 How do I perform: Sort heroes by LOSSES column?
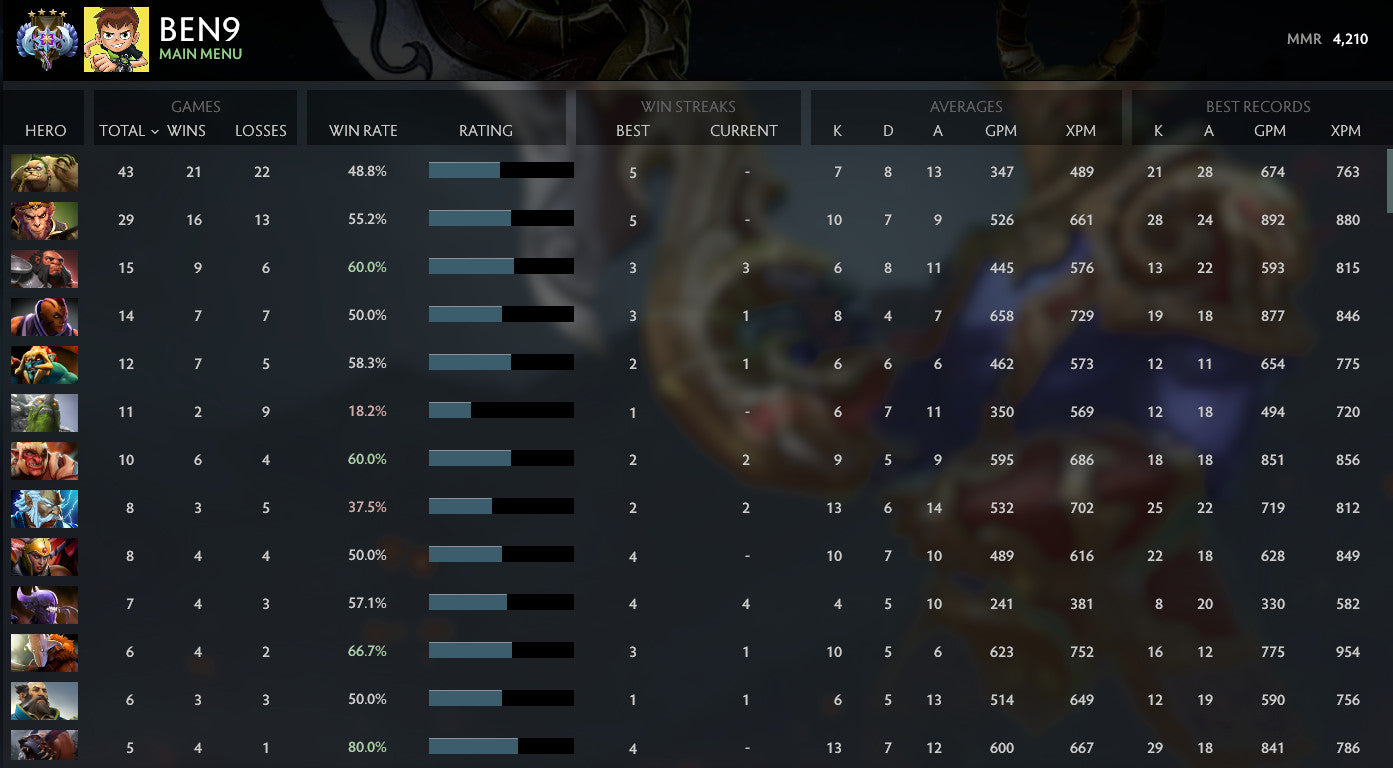(260, 130)
